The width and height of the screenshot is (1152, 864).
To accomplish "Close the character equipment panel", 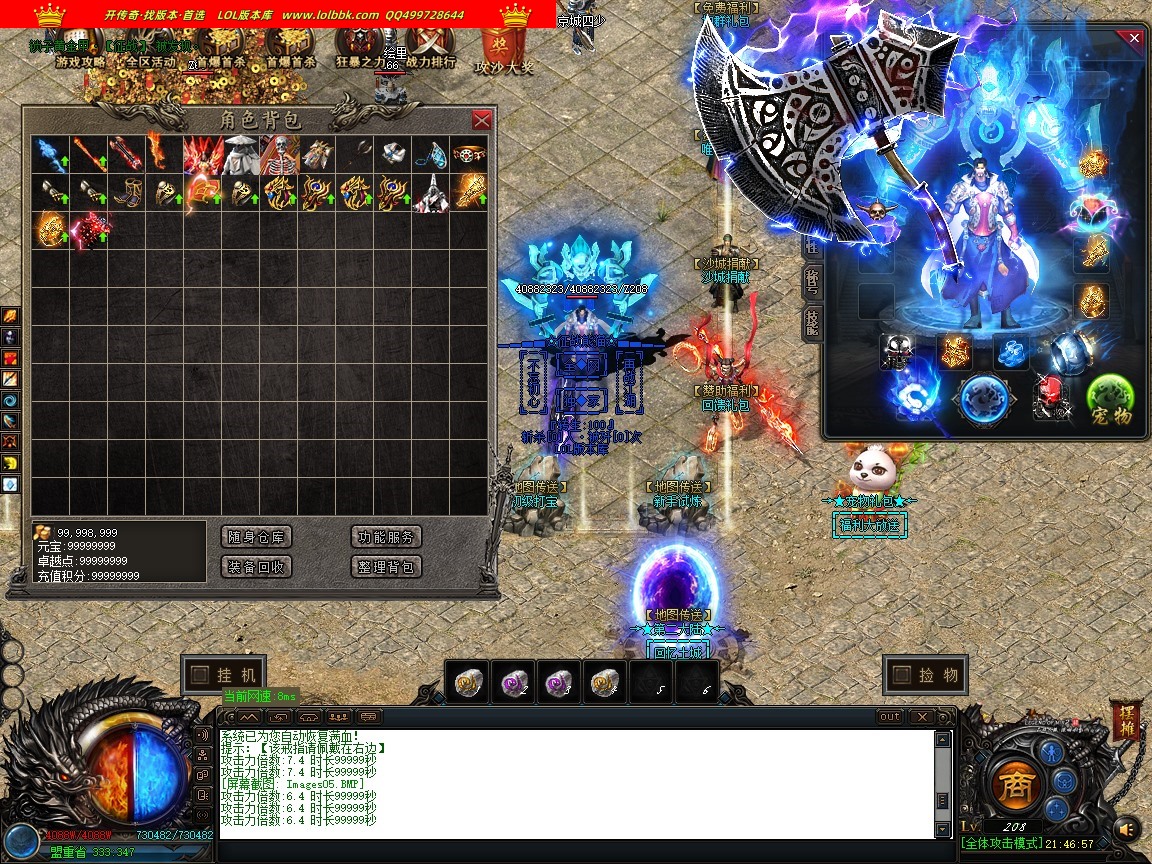I will pyautogui.click(x=1133, y=38).
